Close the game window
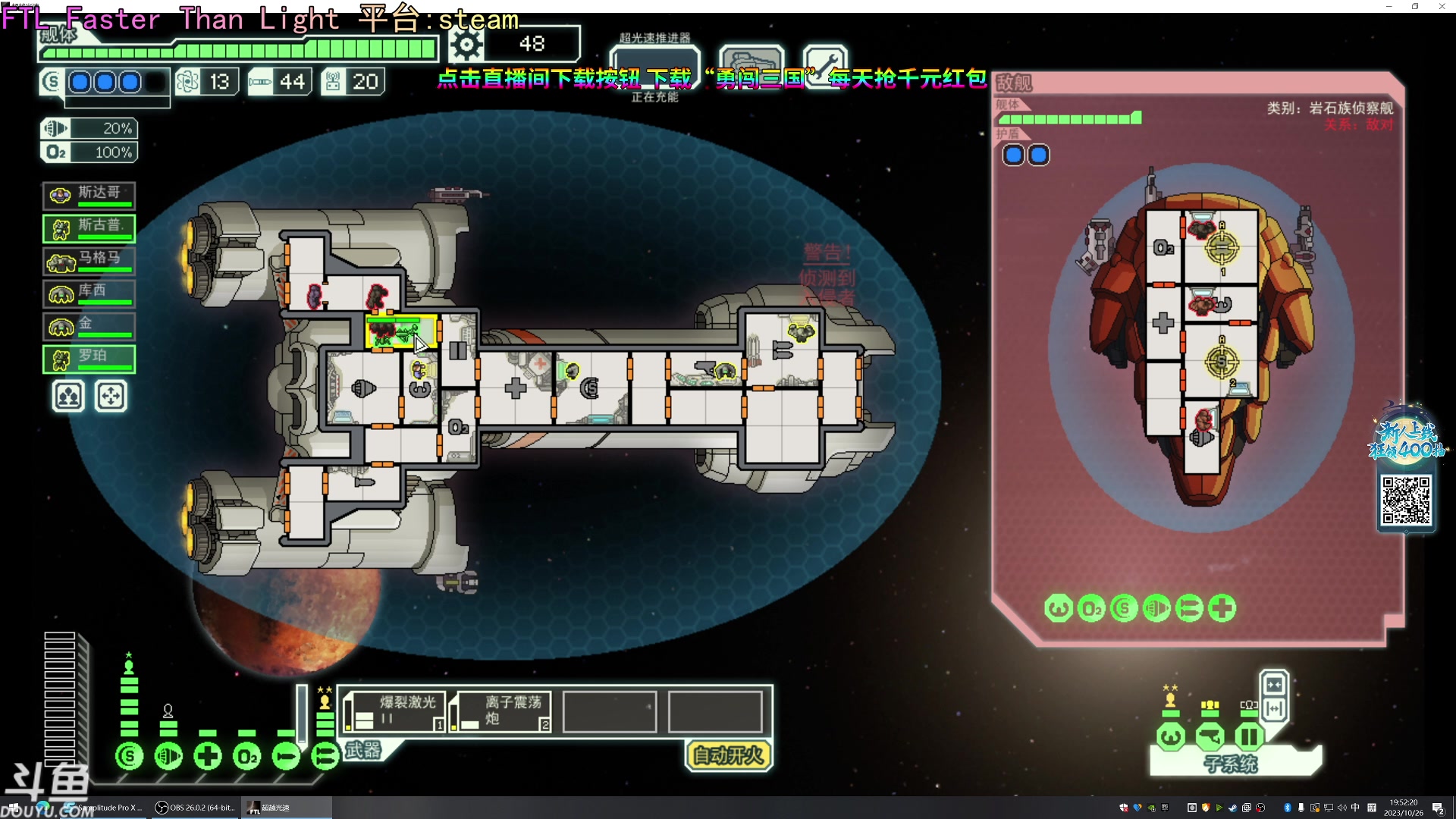1456x819 pixels. pos(1442,6)
